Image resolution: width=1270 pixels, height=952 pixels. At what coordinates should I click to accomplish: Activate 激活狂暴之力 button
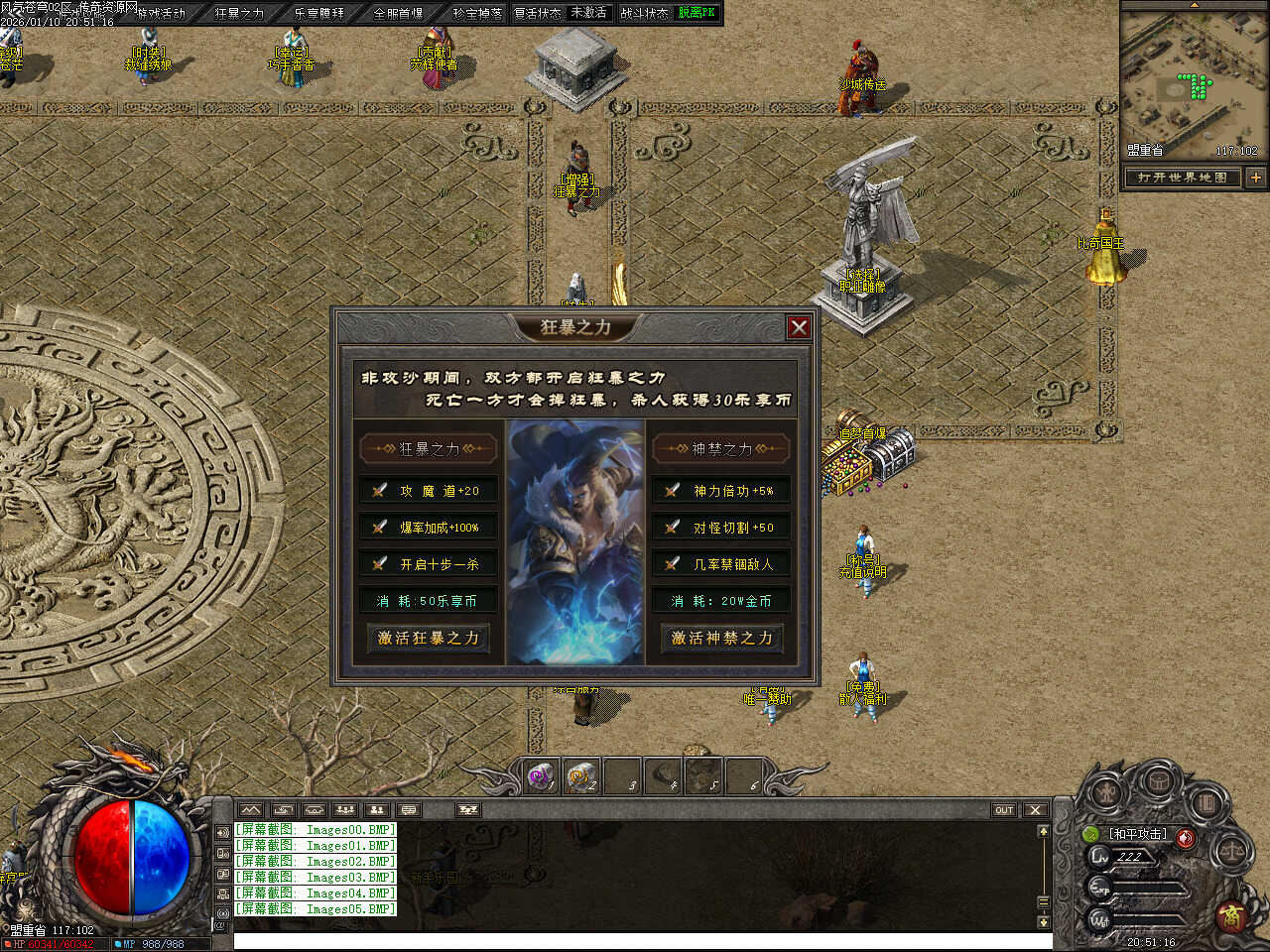[428, 638]
